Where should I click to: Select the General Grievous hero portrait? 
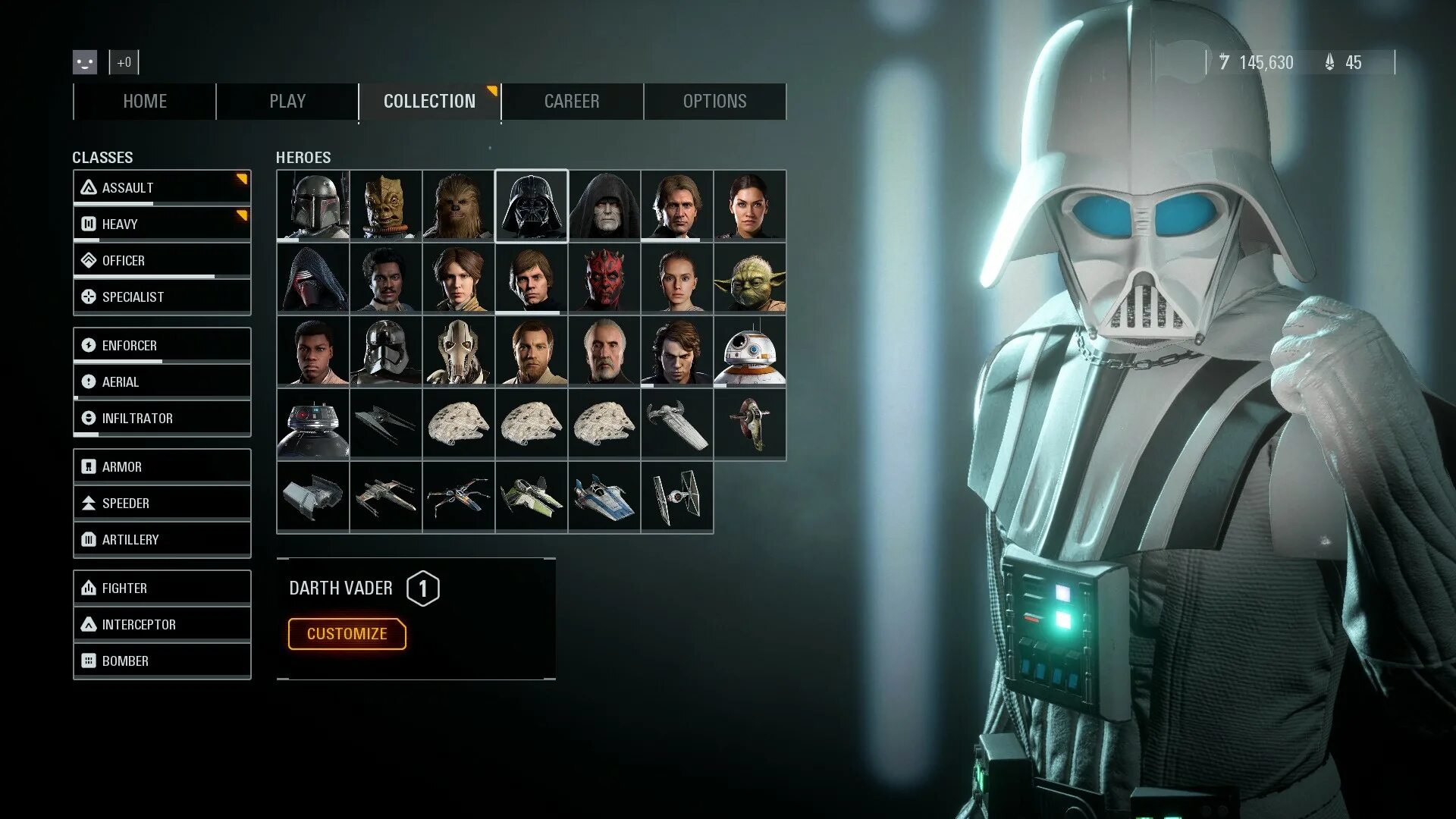[459, 351]
